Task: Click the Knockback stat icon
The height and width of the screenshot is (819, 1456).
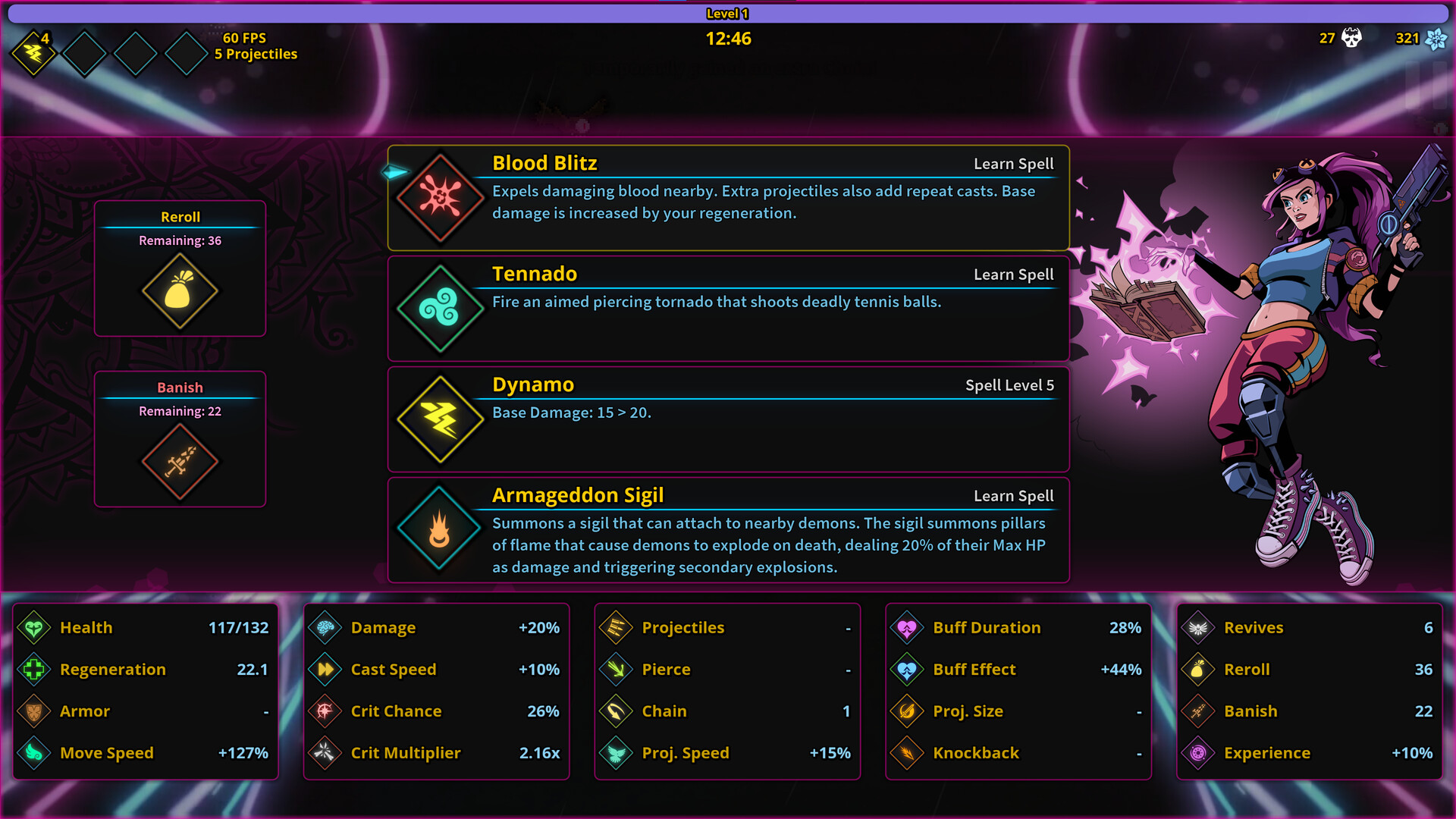Action: 907,753
